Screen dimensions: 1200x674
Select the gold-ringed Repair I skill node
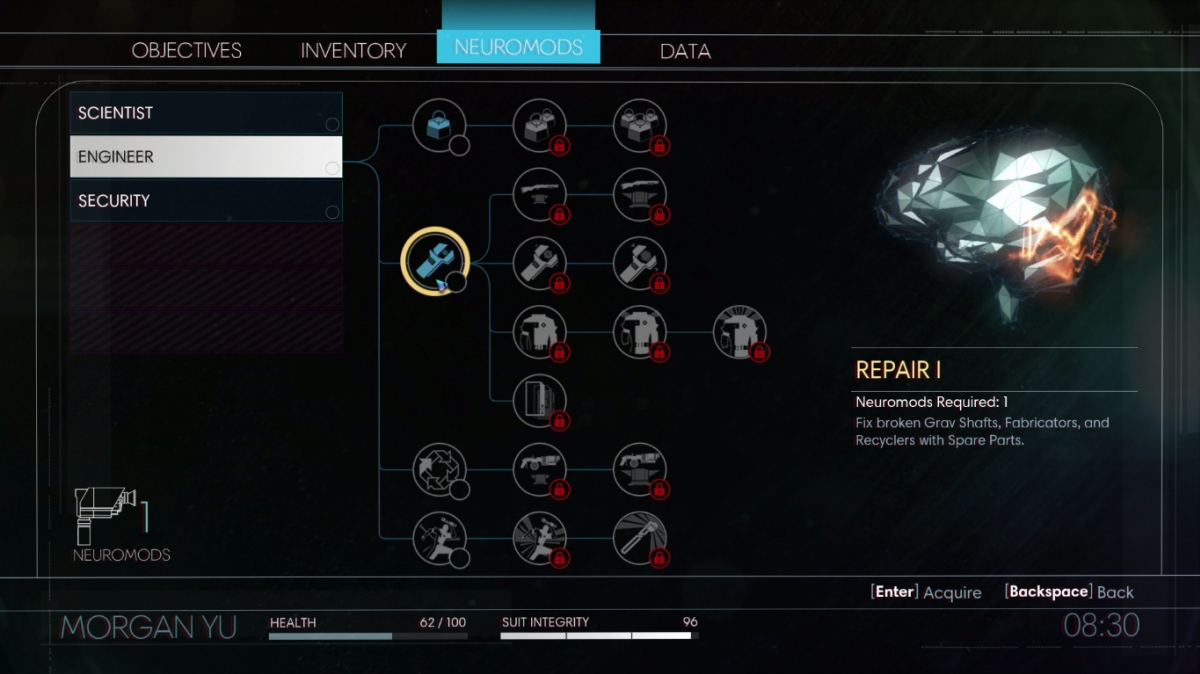point(435,259)
